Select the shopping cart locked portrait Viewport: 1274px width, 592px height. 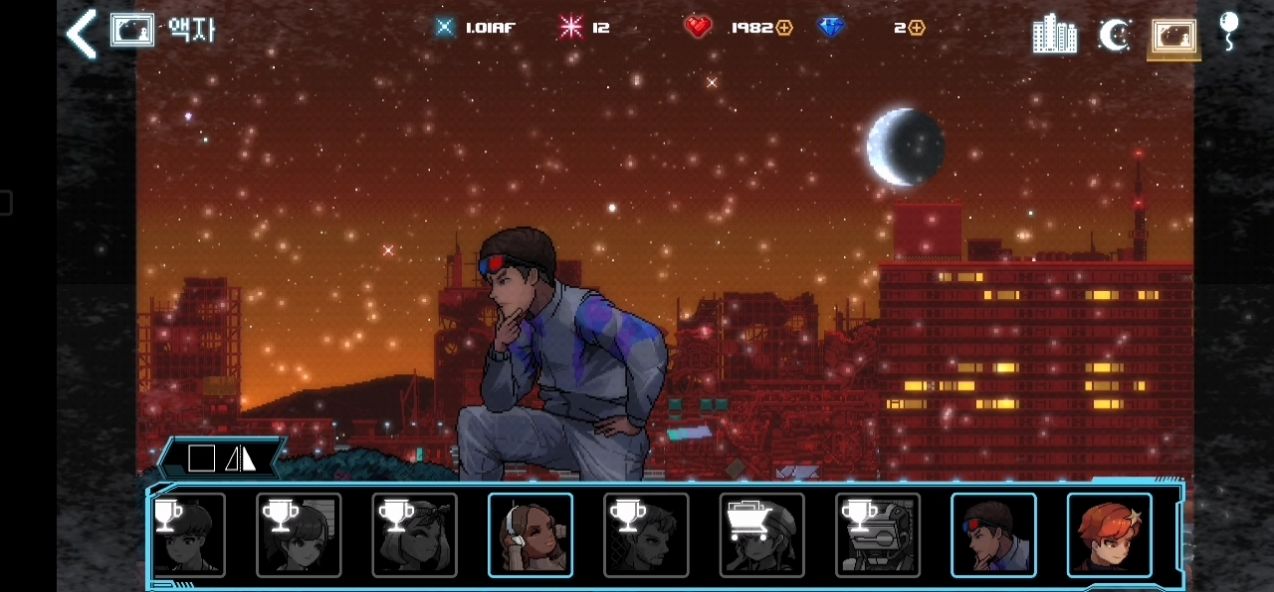pyautogui.click(x=762, y=535)
